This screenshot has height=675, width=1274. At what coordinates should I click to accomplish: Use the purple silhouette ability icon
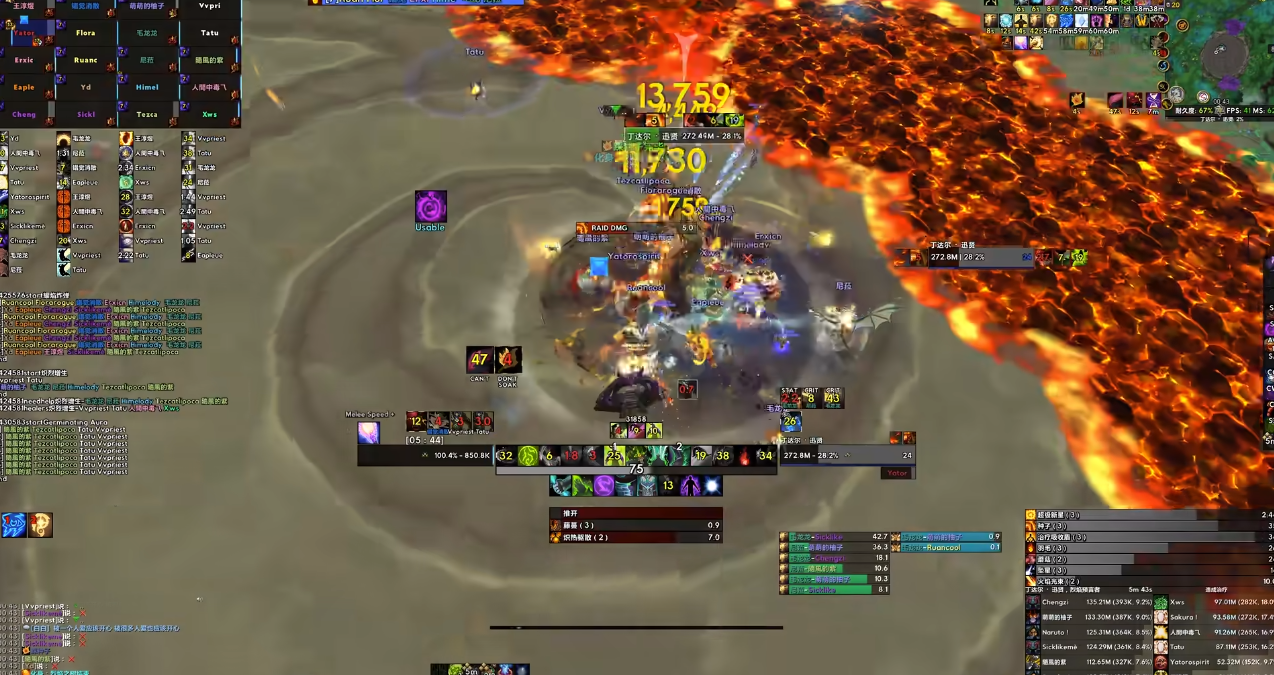point(690,486)
